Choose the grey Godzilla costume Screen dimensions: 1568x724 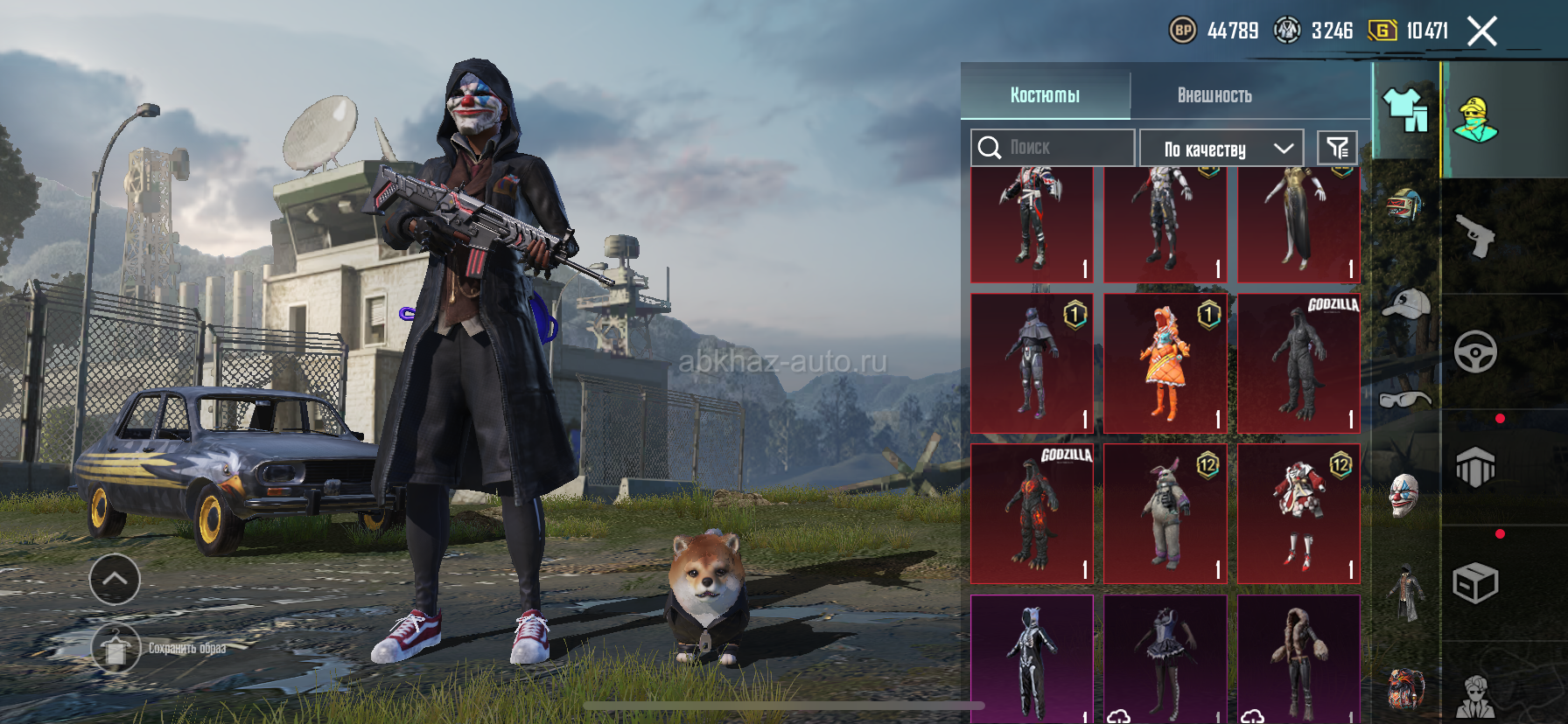[x=1298, y=363]
